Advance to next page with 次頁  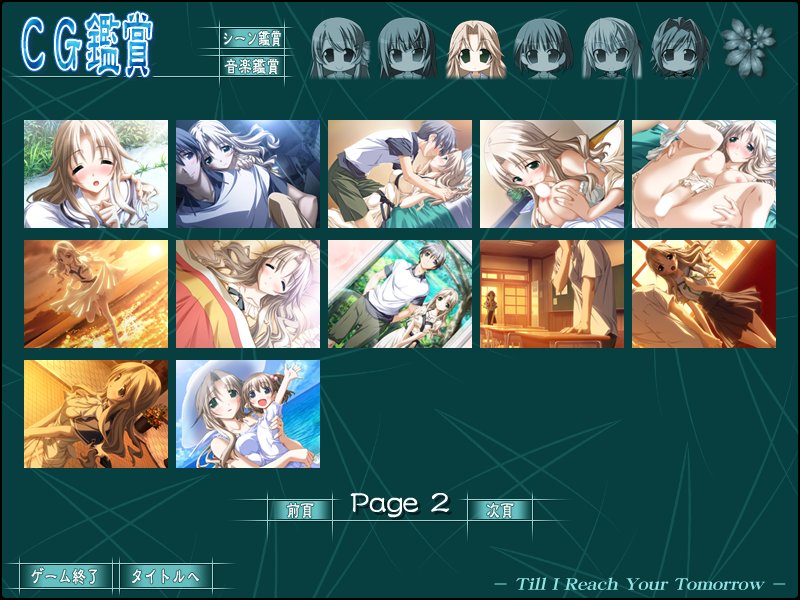(x=499, y=510)
